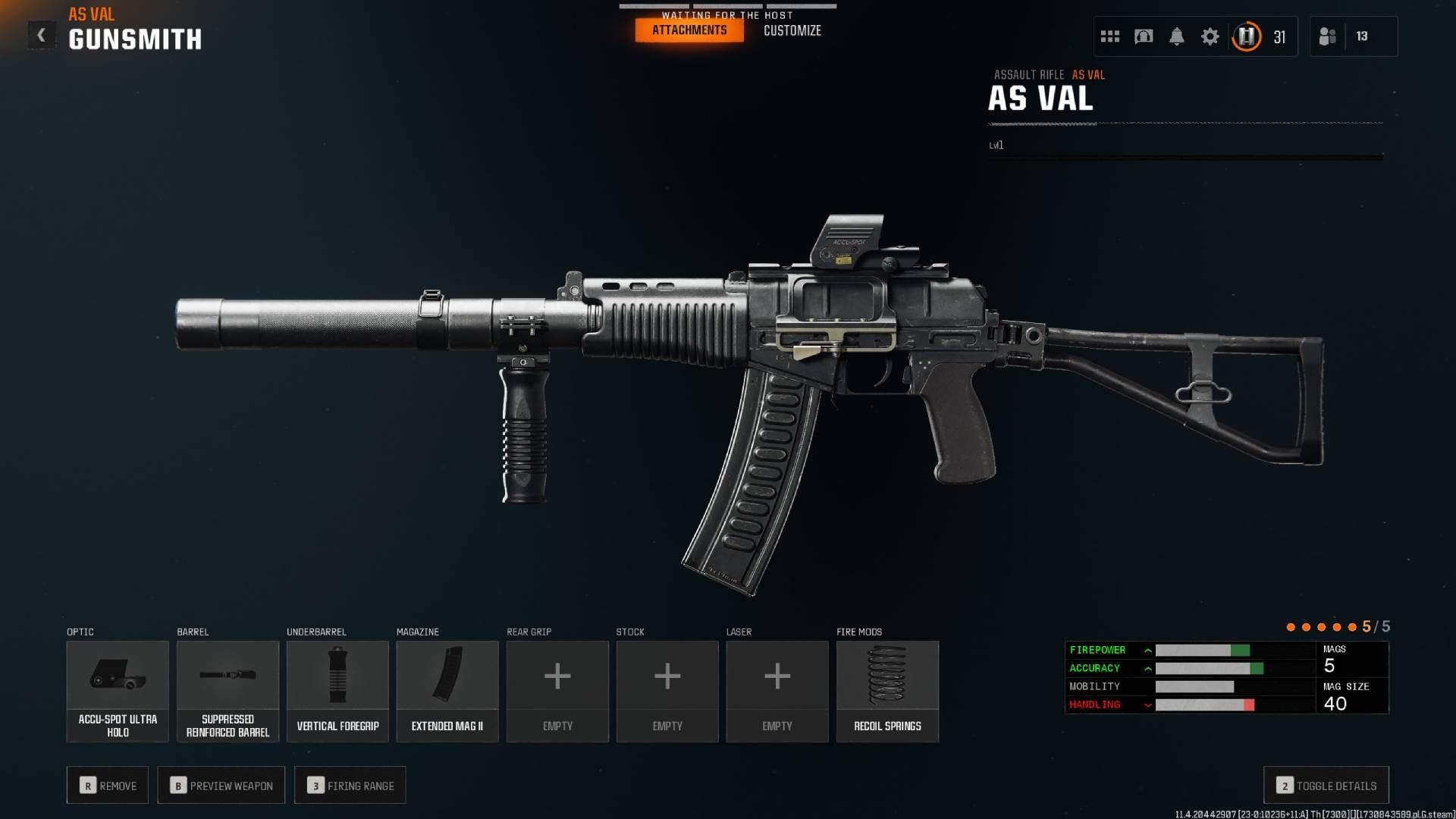Screen dimensions: 1456x819
Task: Expand the Accuracy stat chevron
Action: 1150,668
